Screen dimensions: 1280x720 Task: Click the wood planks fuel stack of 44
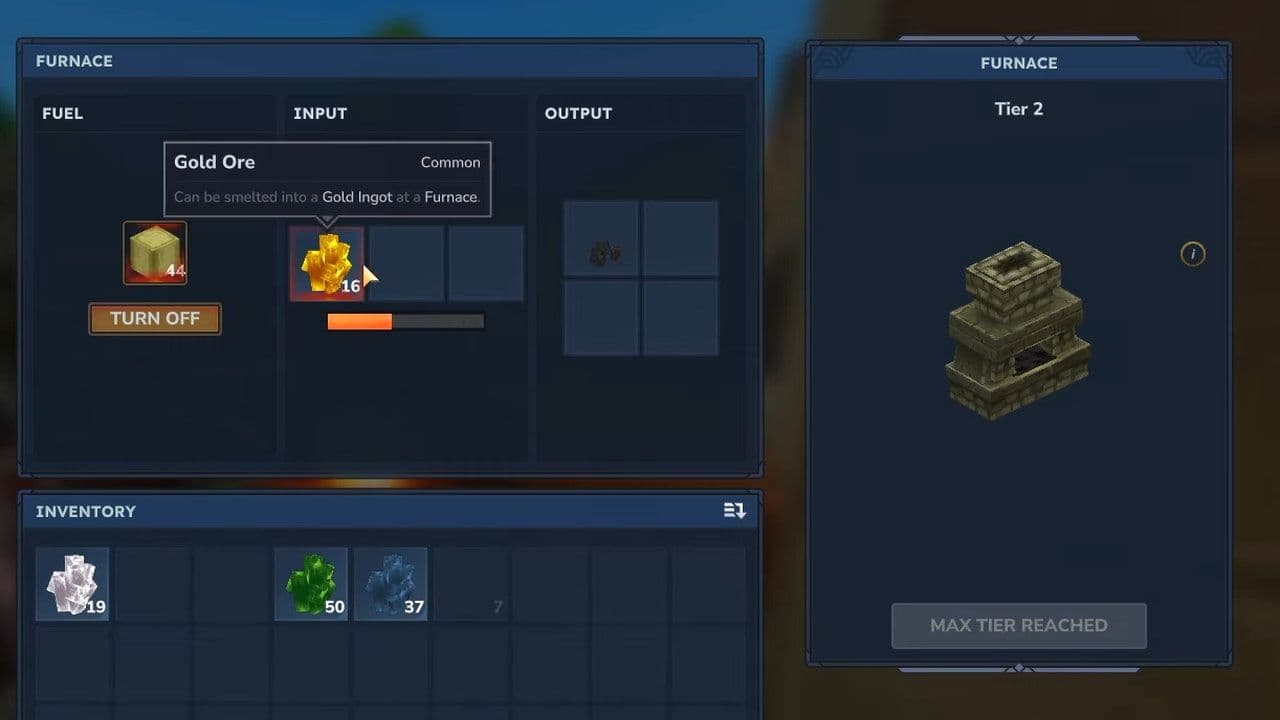pos(154,252)
